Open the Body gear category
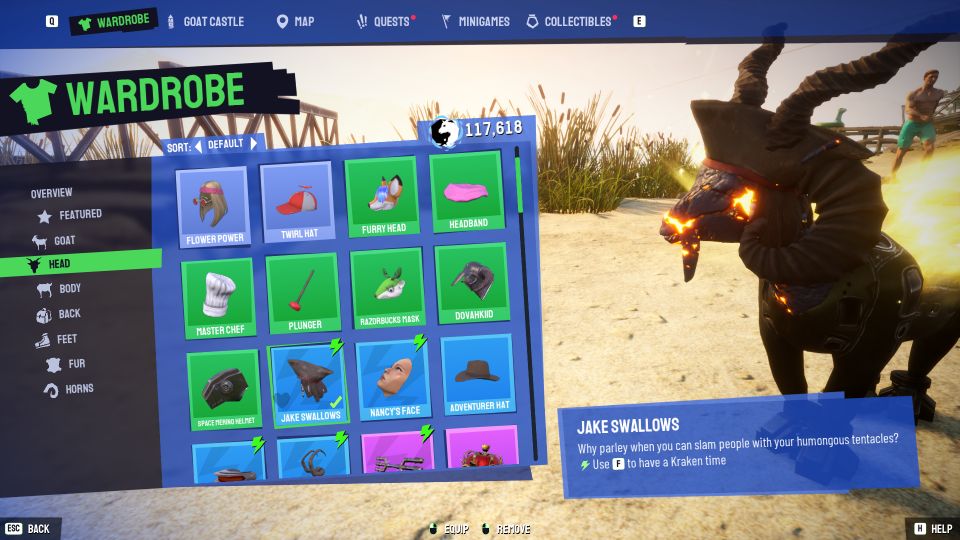This screenshot has height=540, width=960. click(69, 289)
